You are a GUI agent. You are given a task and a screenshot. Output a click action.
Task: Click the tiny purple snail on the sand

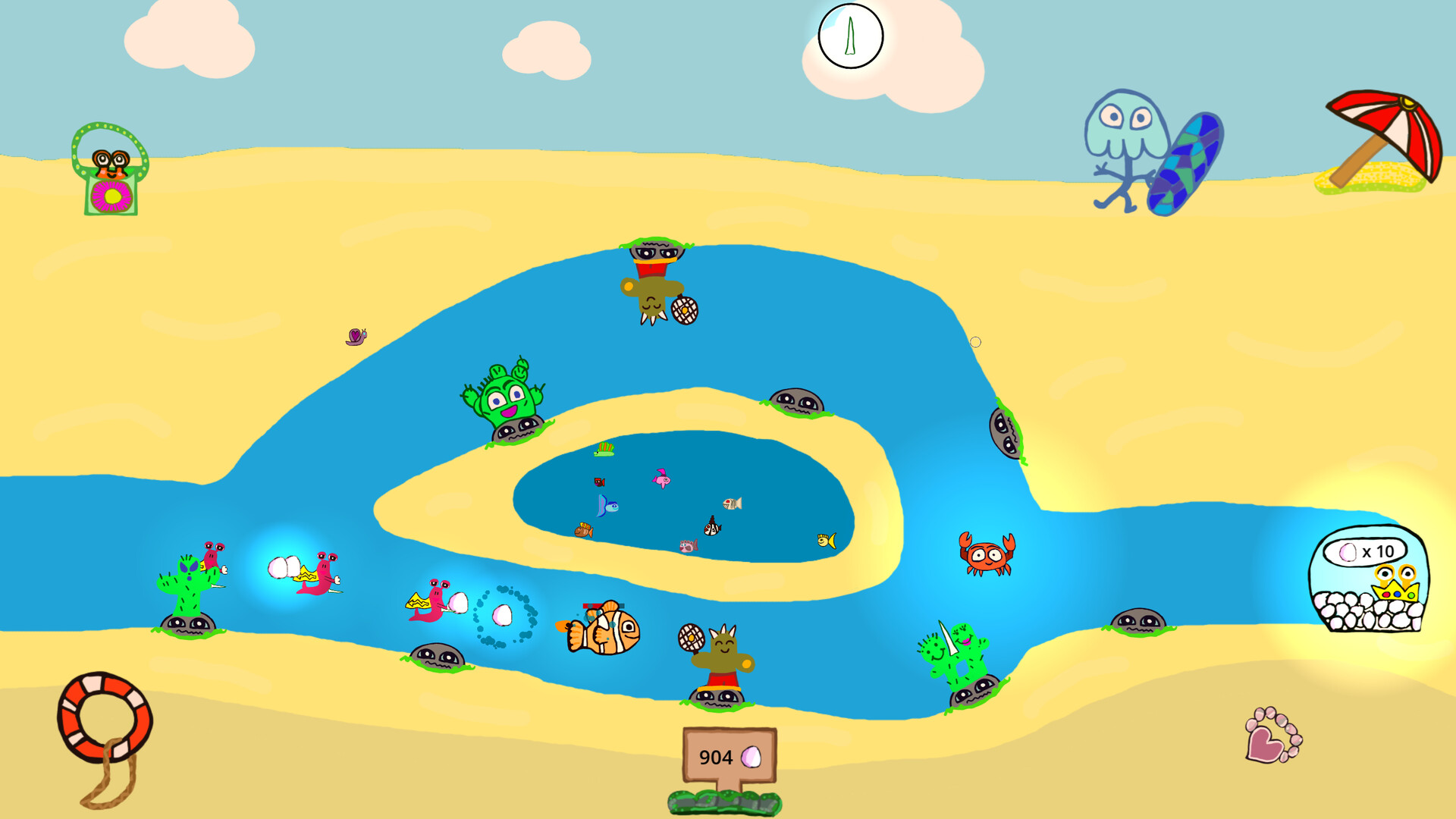[356, 337]
